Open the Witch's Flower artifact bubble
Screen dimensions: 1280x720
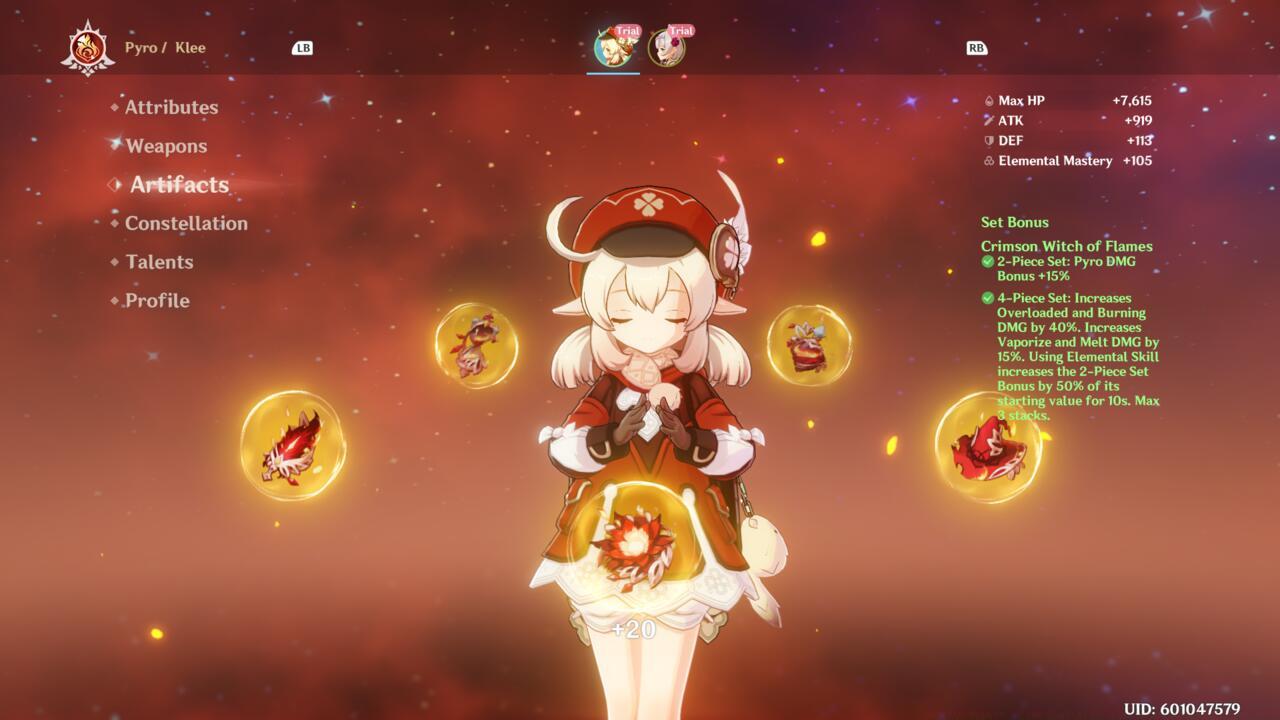[638, 545]
